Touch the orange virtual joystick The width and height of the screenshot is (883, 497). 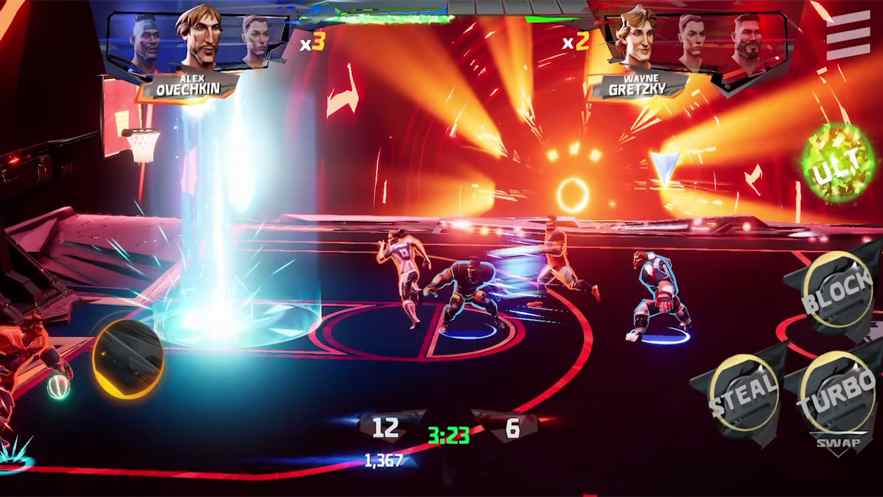click(128, 357)
